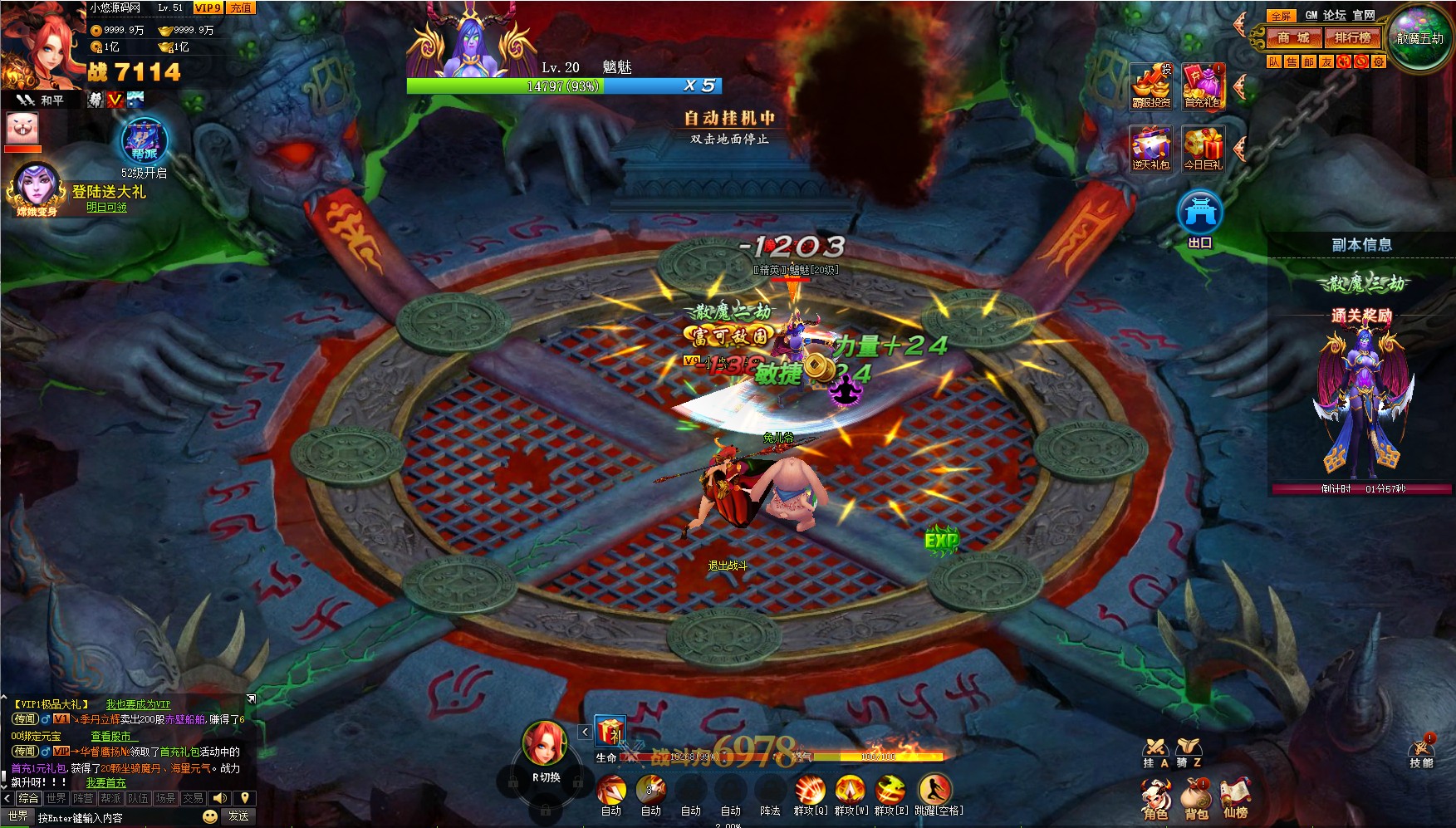Open the 查看股市 stock market link
Viewport: 1456px width, 828px height.
point(111,736)
